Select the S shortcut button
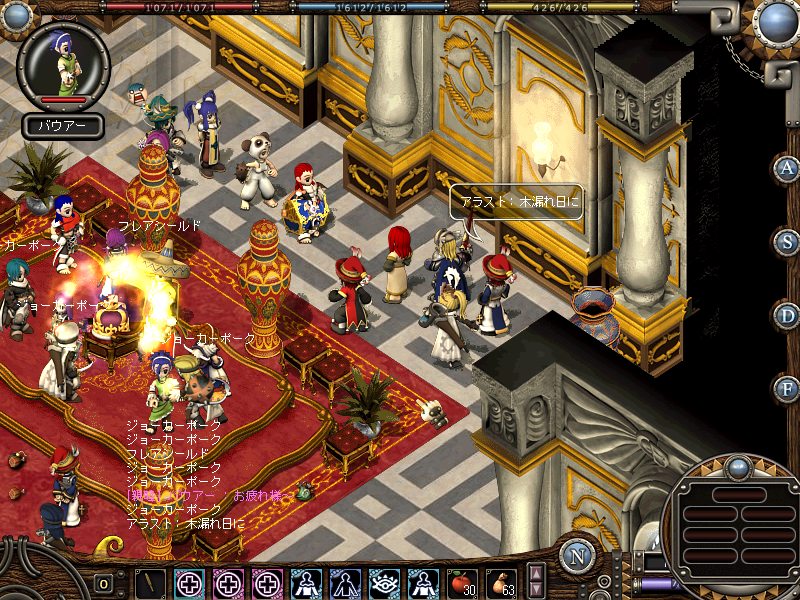 (786, 242)
